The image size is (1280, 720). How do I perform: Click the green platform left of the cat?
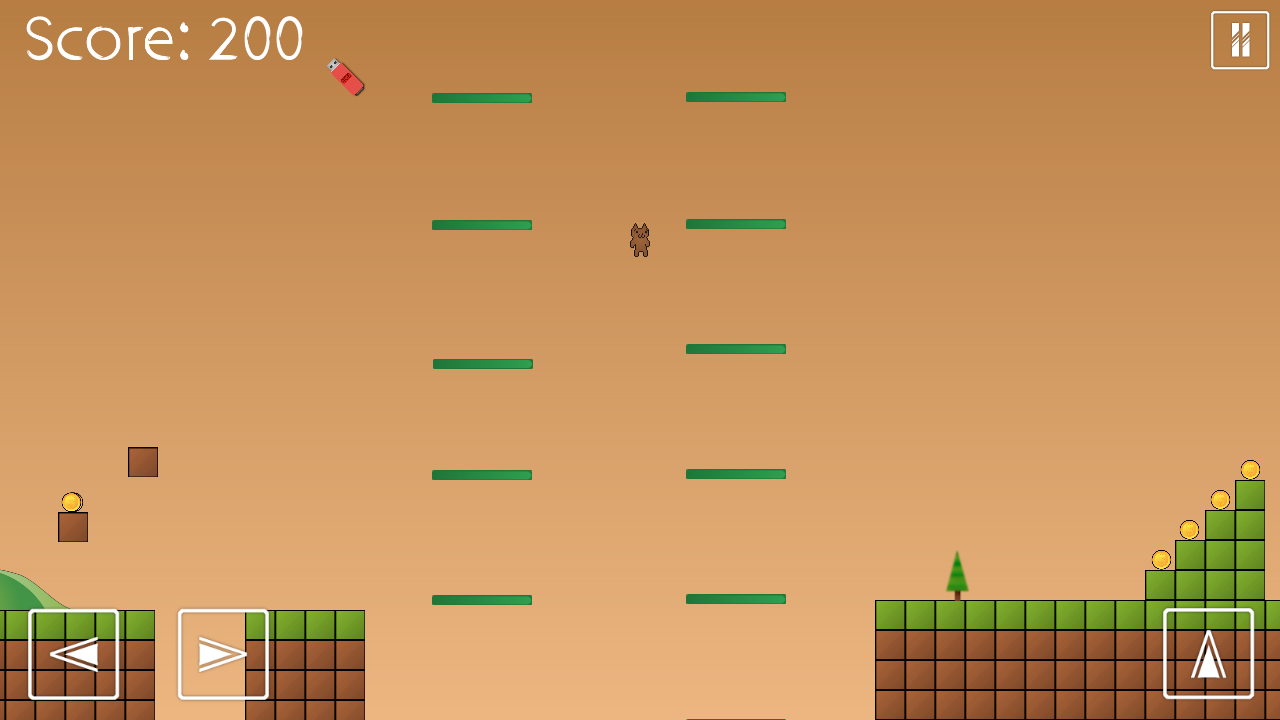[x=481, y=225]
